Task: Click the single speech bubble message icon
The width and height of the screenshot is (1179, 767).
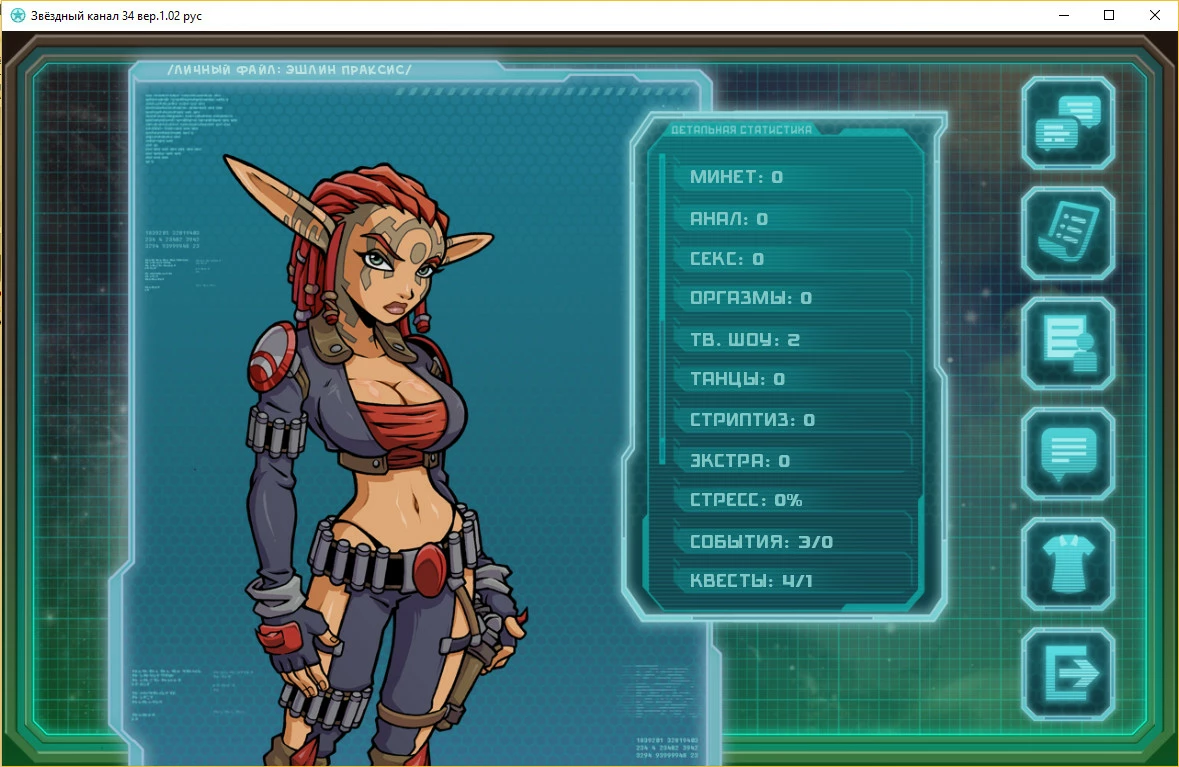Action: click(1068, 453)
